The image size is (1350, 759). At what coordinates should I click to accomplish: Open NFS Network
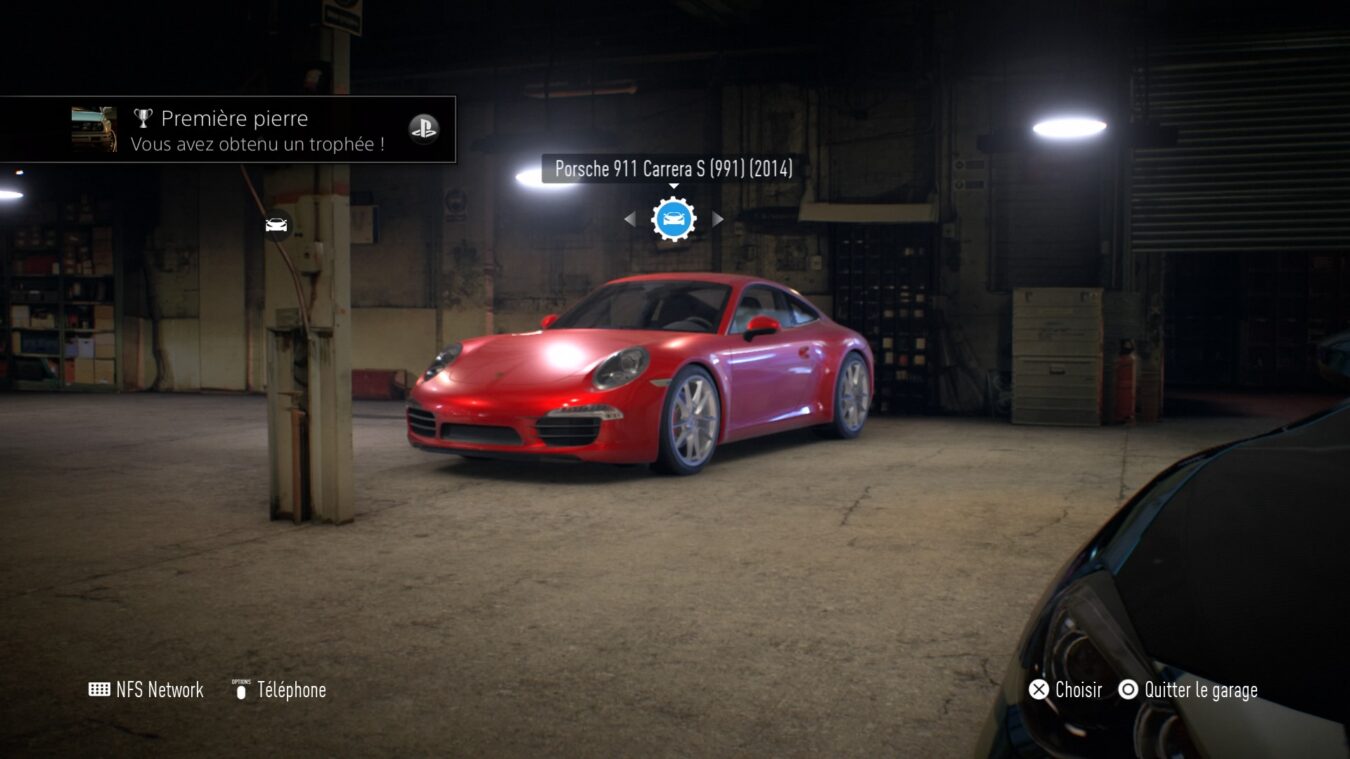click(146, 690)
